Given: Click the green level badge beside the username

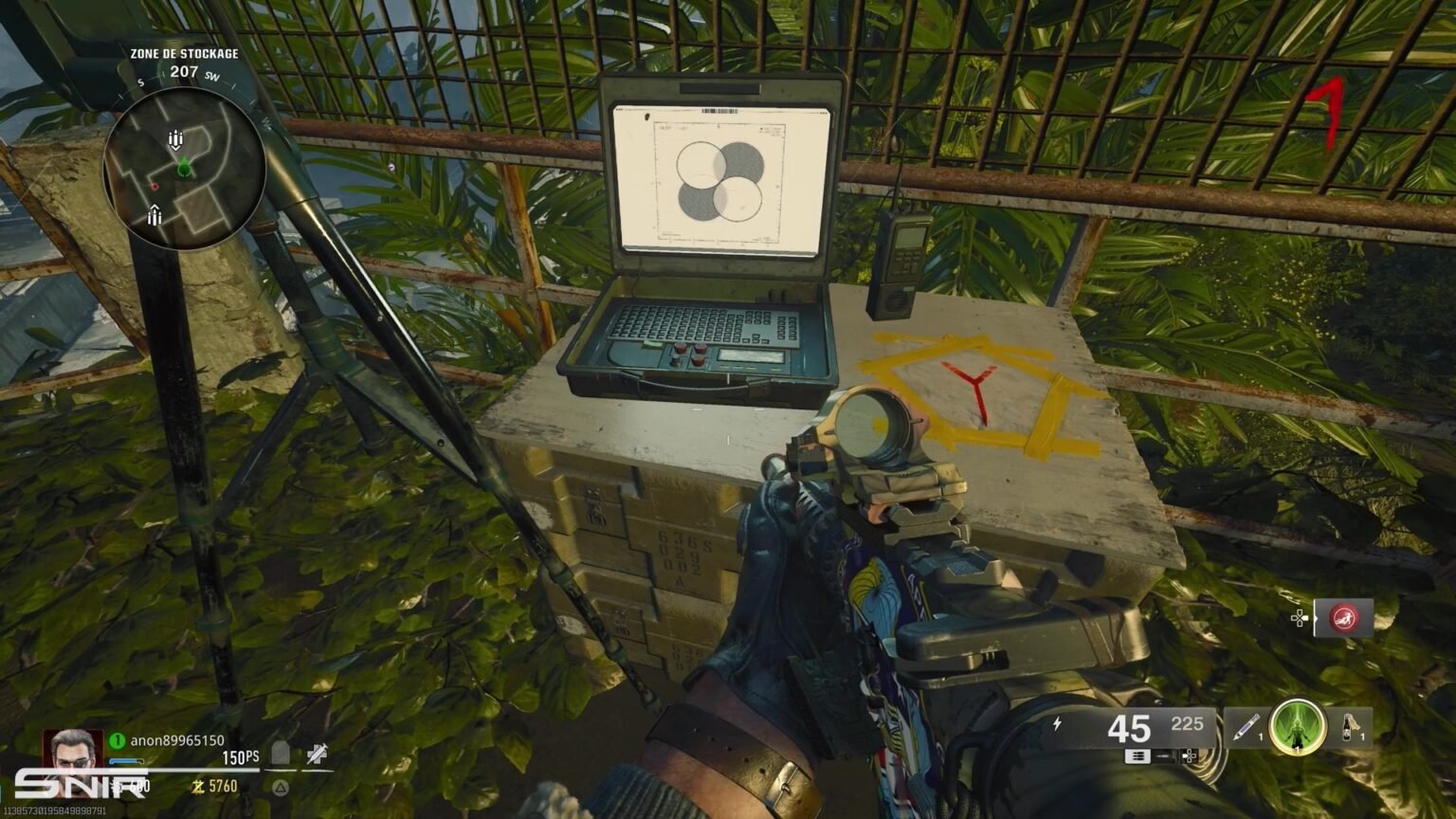Looking at the screenshot, I should (x=116, y=738).
